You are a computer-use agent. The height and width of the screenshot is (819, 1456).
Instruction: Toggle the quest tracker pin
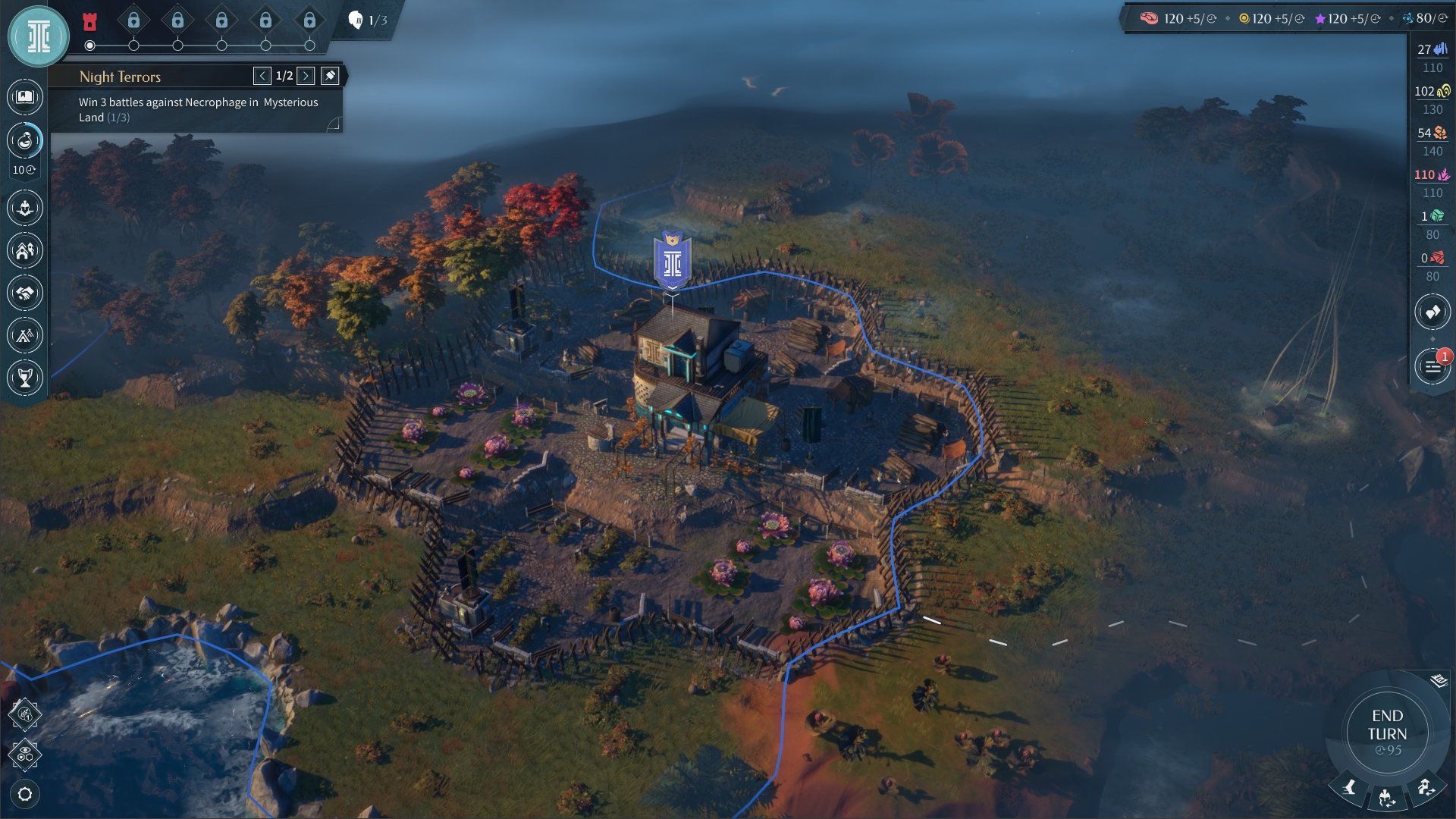click(330, 76)
